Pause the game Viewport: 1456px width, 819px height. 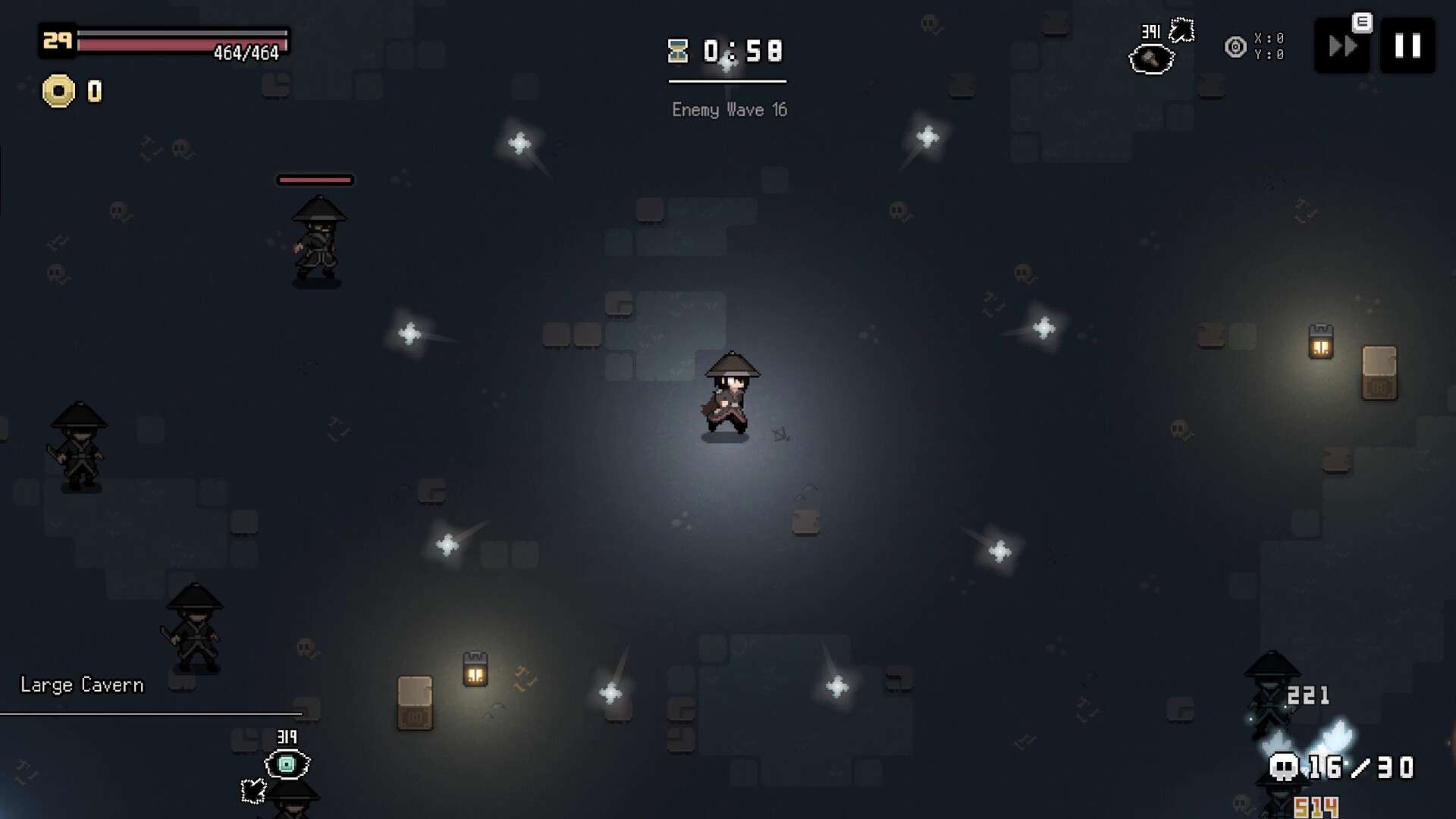point(1407,46)
